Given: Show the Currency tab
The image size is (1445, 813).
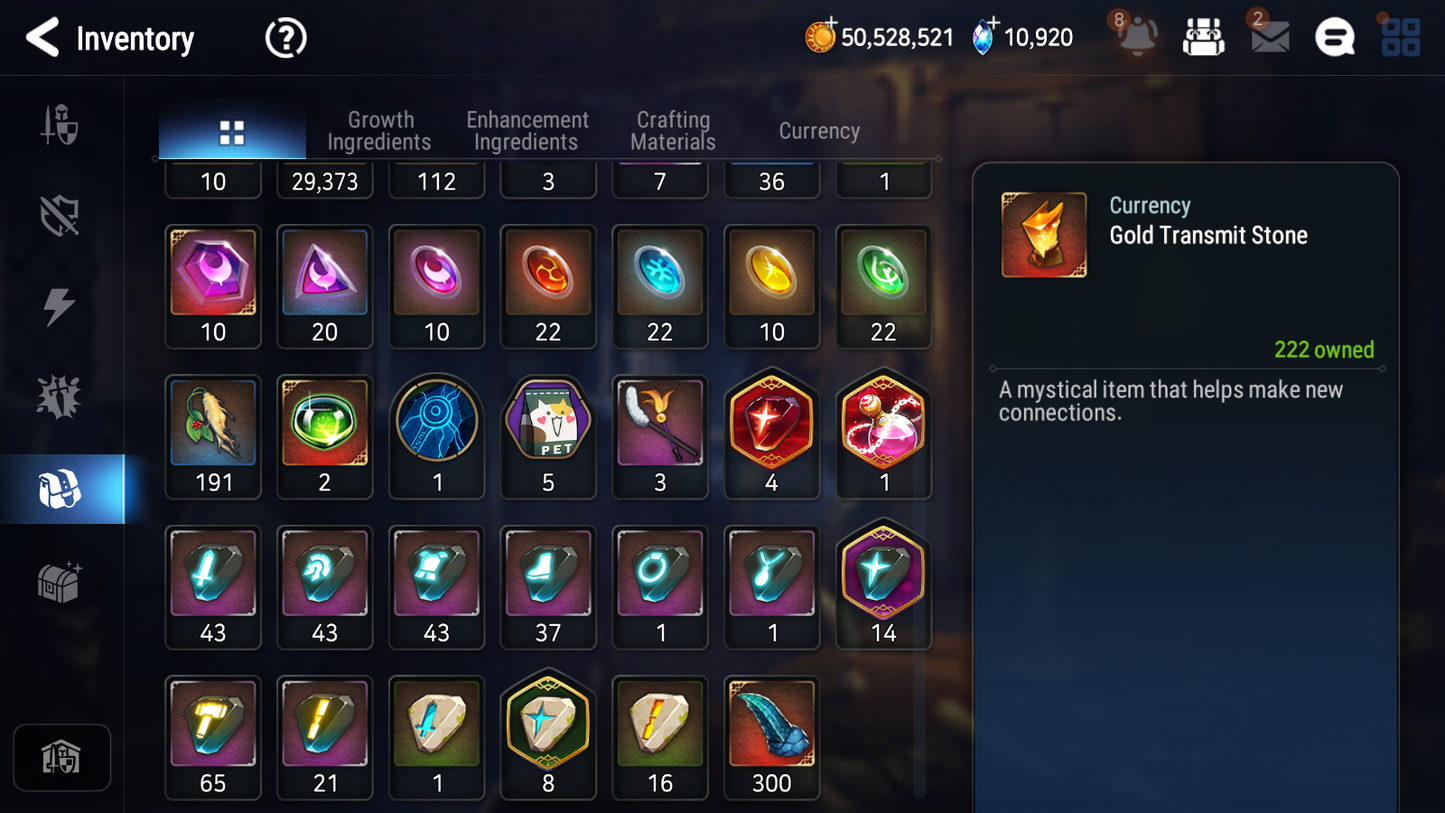Looking at the screenshot, I should pyautogui.click(x=819, y=131).
